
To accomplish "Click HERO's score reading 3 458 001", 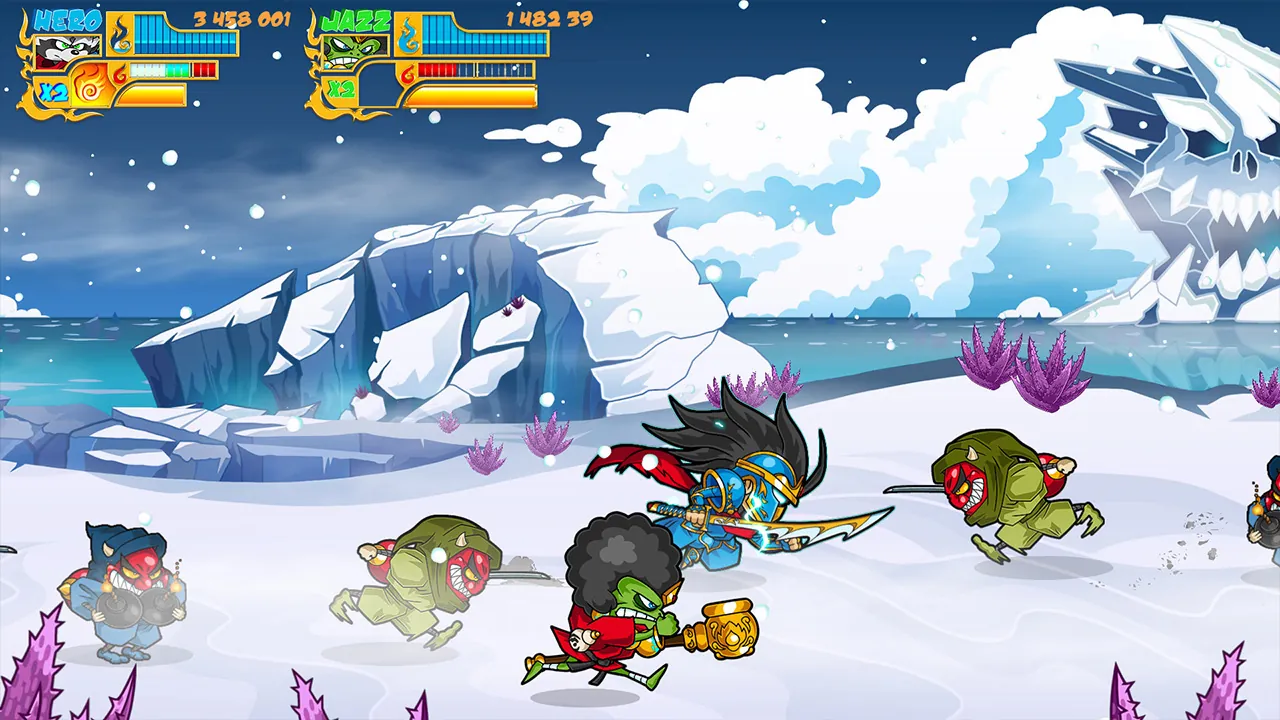I will [x=243, y=18].
